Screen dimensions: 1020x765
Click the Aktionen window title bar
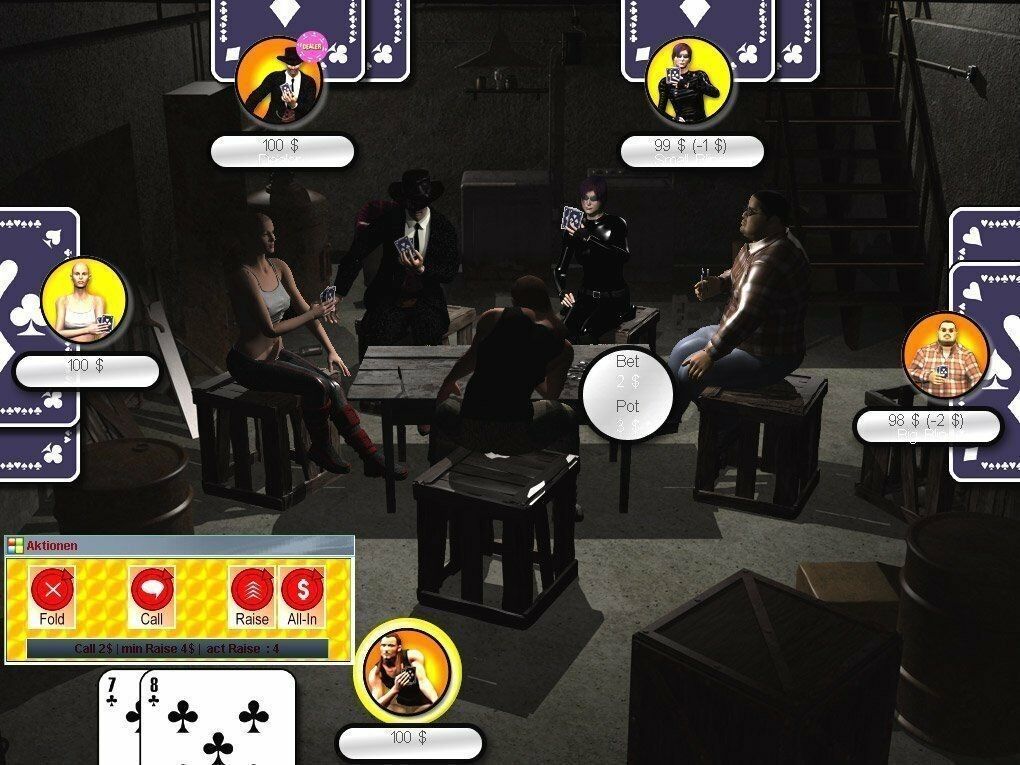tap(180, 546)
